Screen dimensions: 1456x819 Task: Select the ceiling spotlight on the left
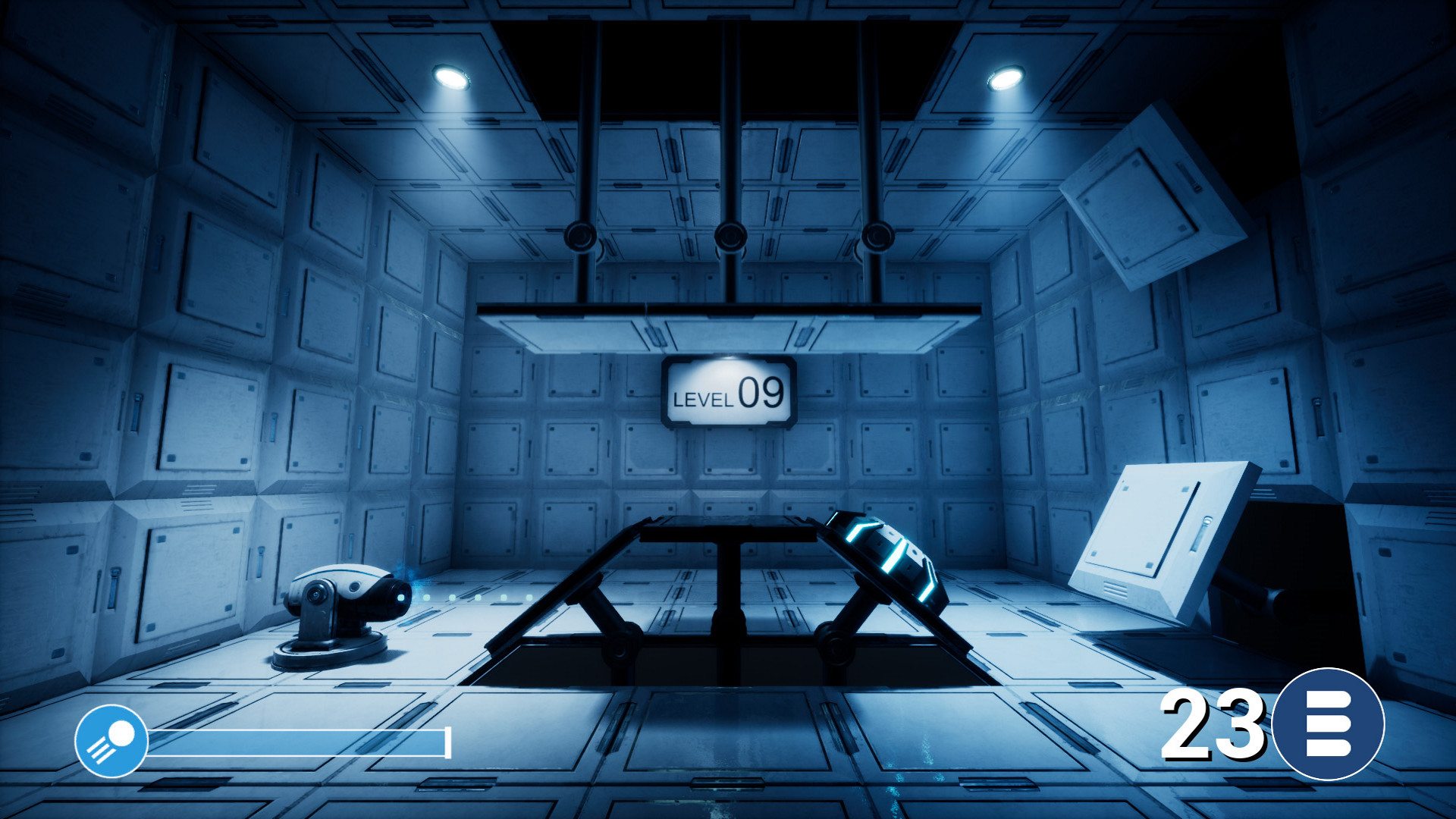[x=451, y=76]
